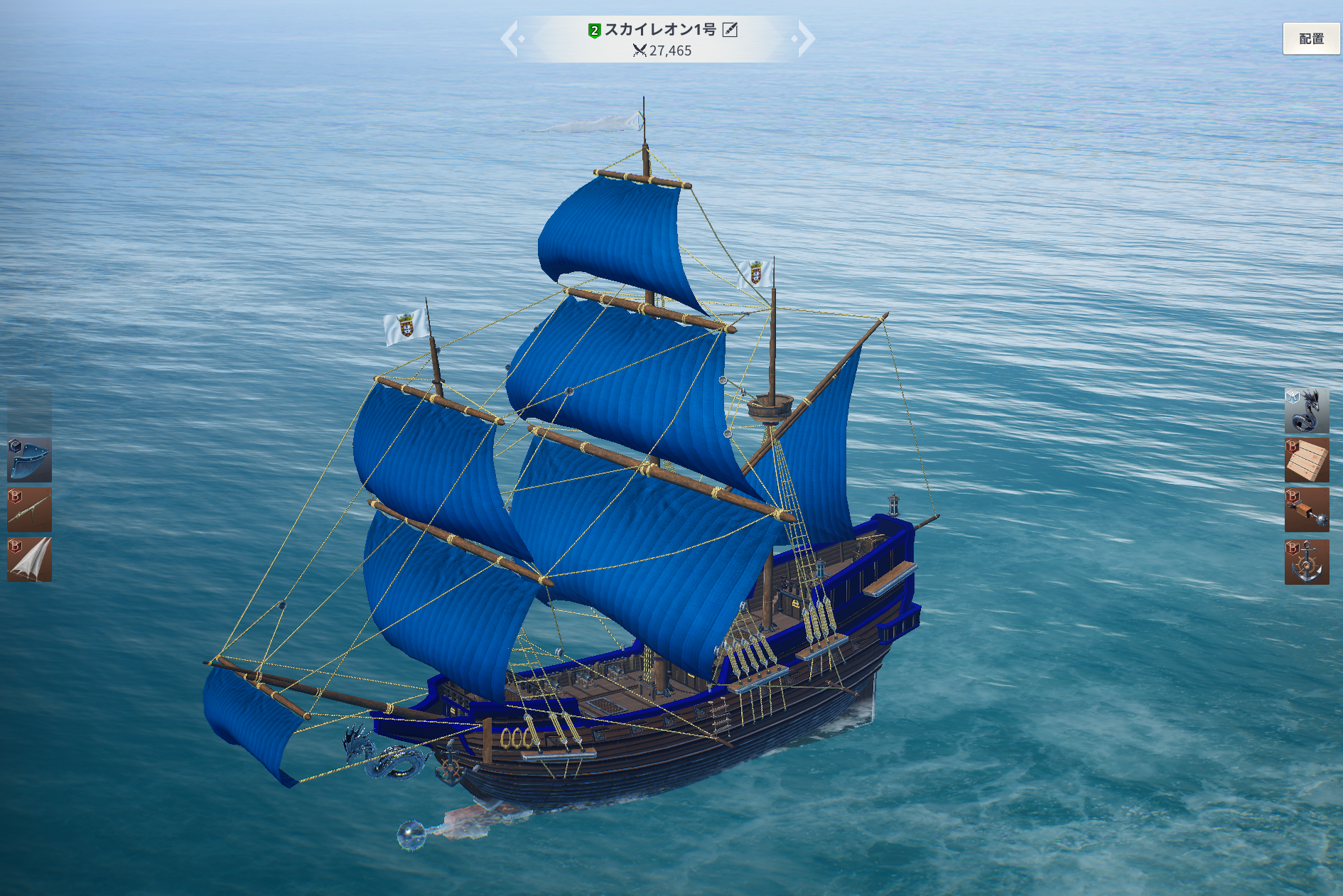This screenshot has height=896, width=1343.
Task: Open the white sail equipment slot
Action: pyautogui.click(x=29, y=560)
